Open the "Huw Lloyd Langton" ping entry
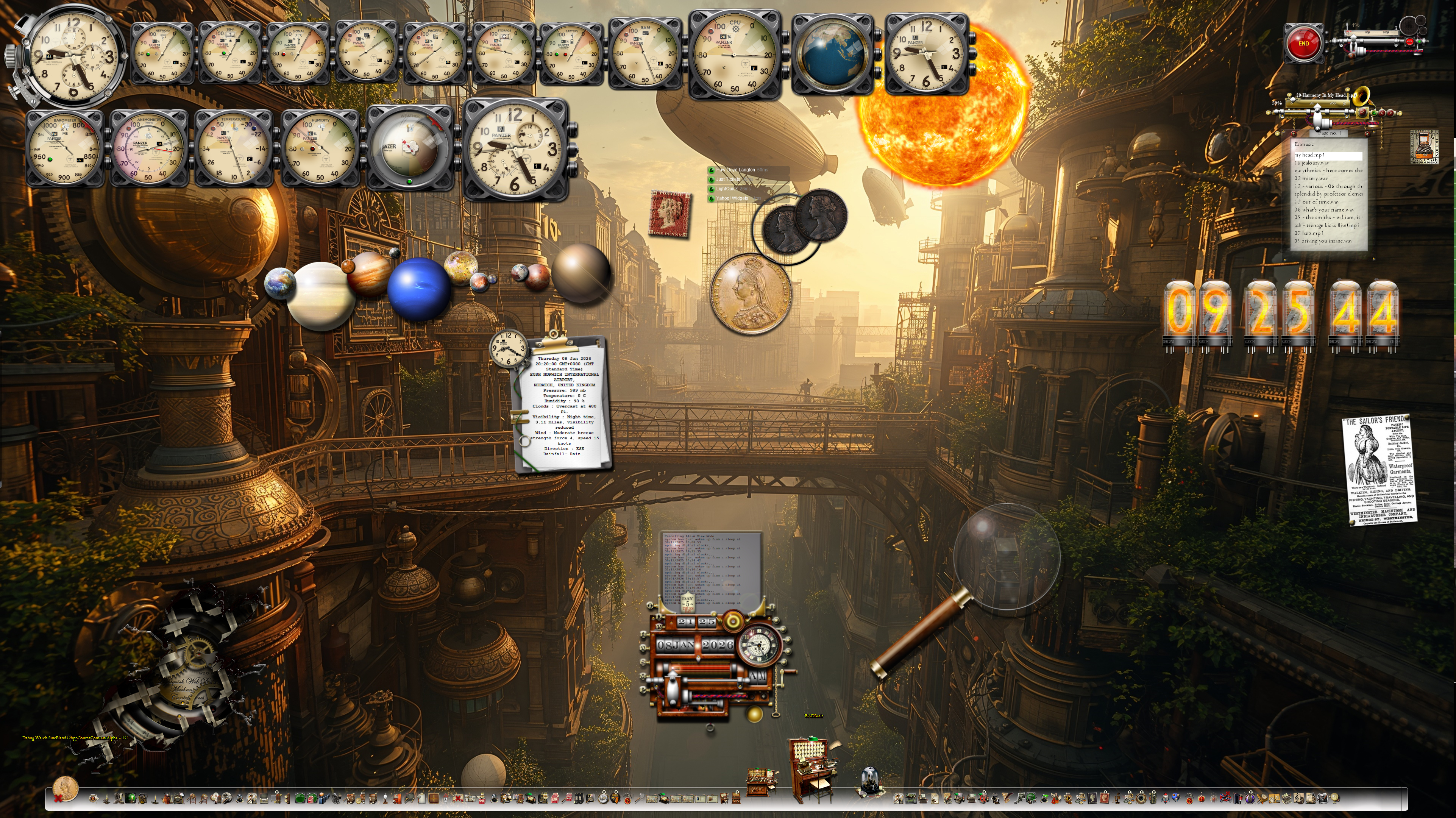This screenshot has width=1456, height=818. [735, 170]
